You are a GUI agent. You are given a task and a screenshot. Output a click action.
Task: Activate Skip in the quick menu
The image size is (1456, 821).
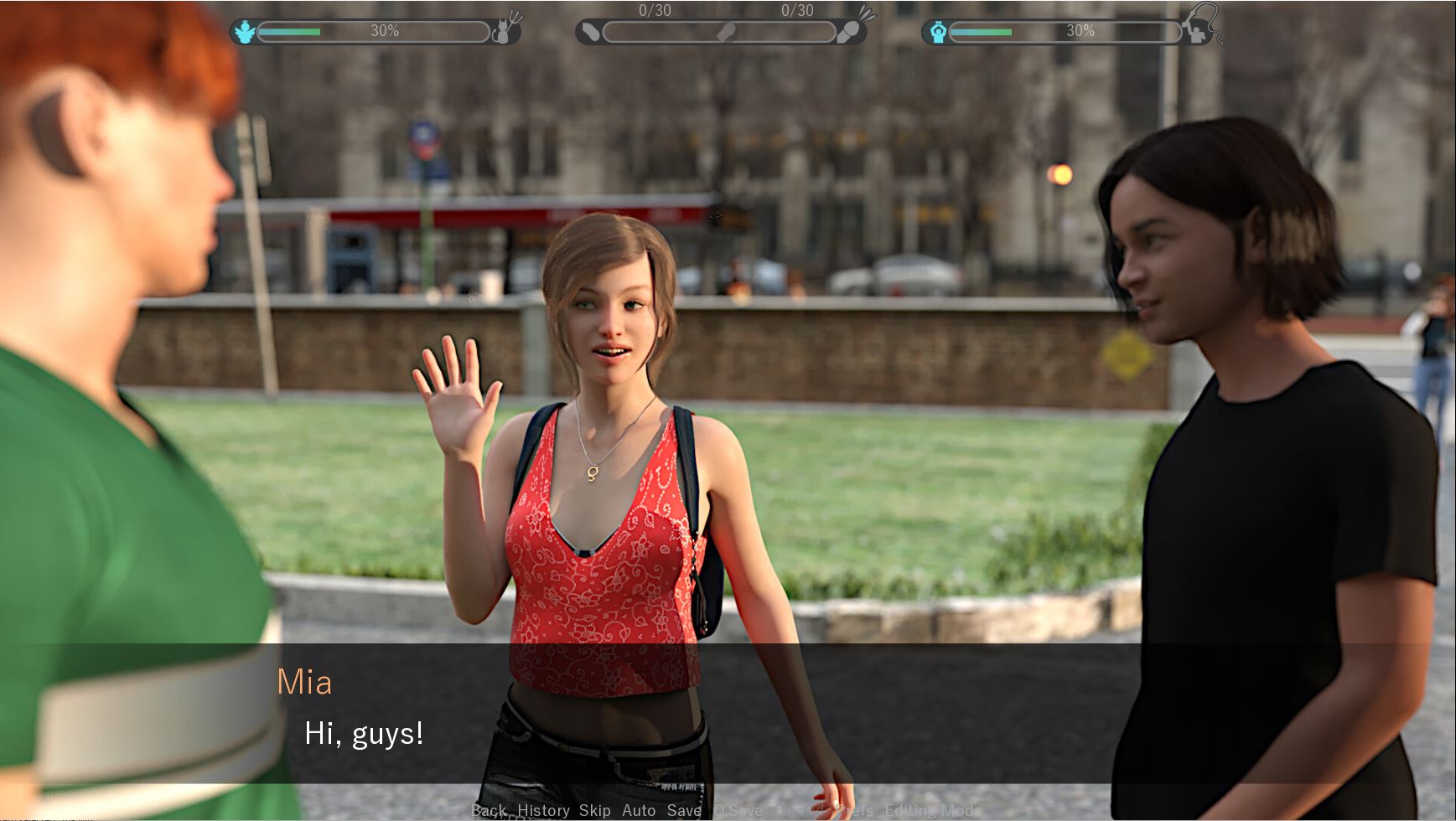[x=594, y=810]
